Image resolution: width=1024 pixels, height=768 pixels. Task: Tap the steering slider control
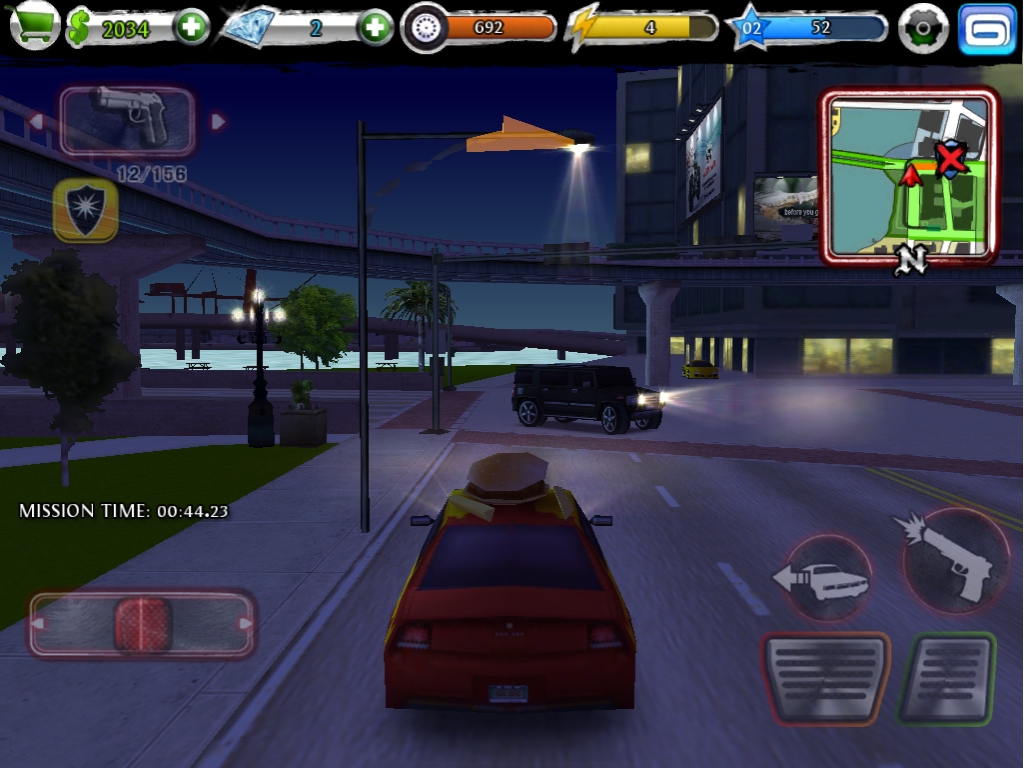pyautogui.click(x=142, y=624)
